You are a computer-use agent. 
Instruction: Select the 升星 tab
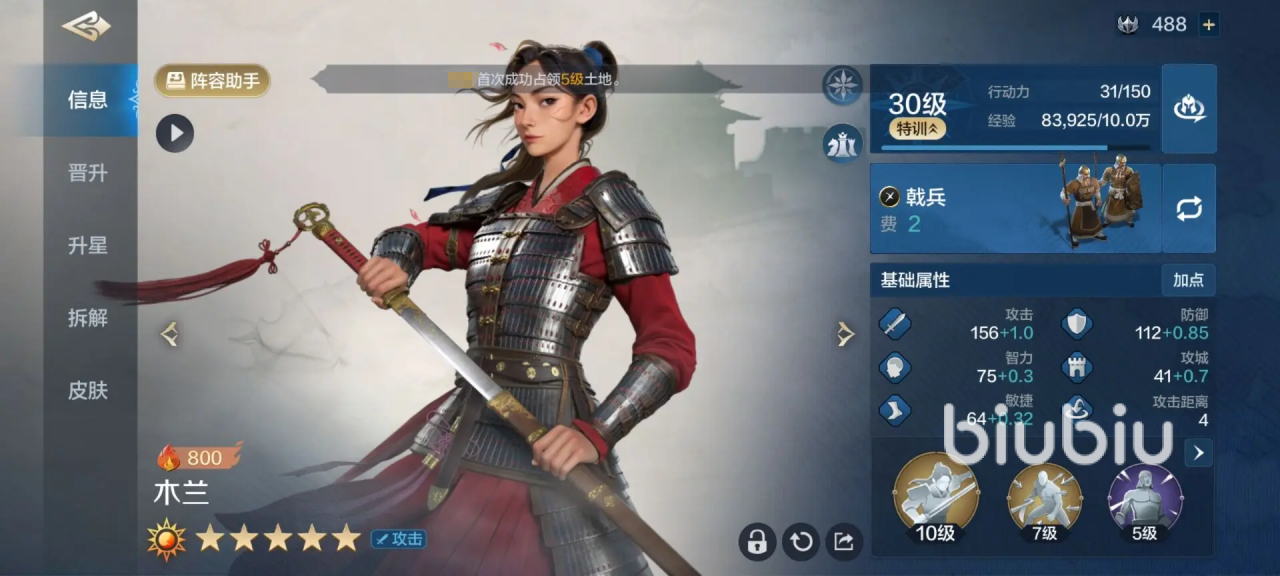coord(88,246)
